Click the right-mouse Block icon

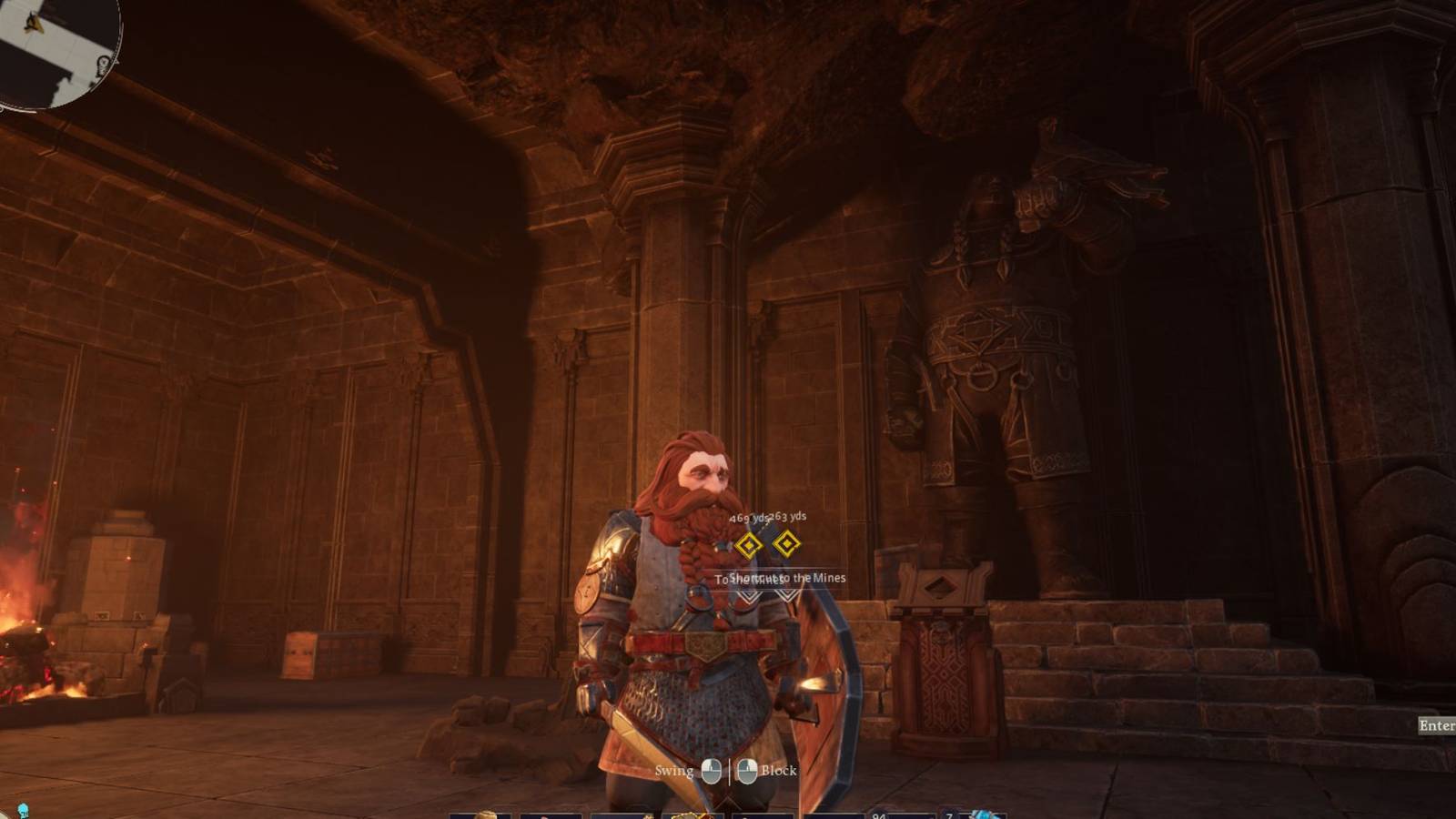[x=747, y=770]
